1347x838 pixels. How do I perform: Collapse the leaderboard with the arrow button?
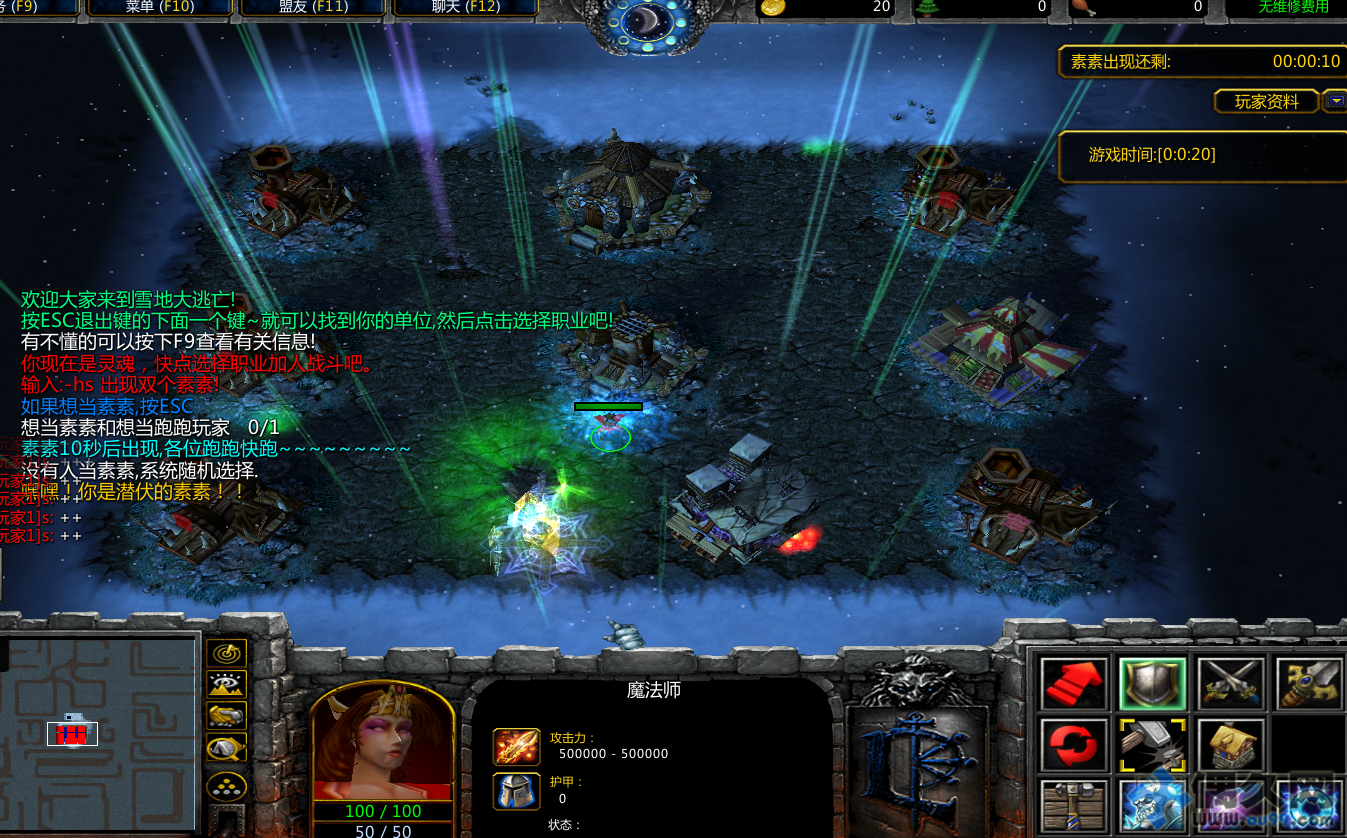1335,100
